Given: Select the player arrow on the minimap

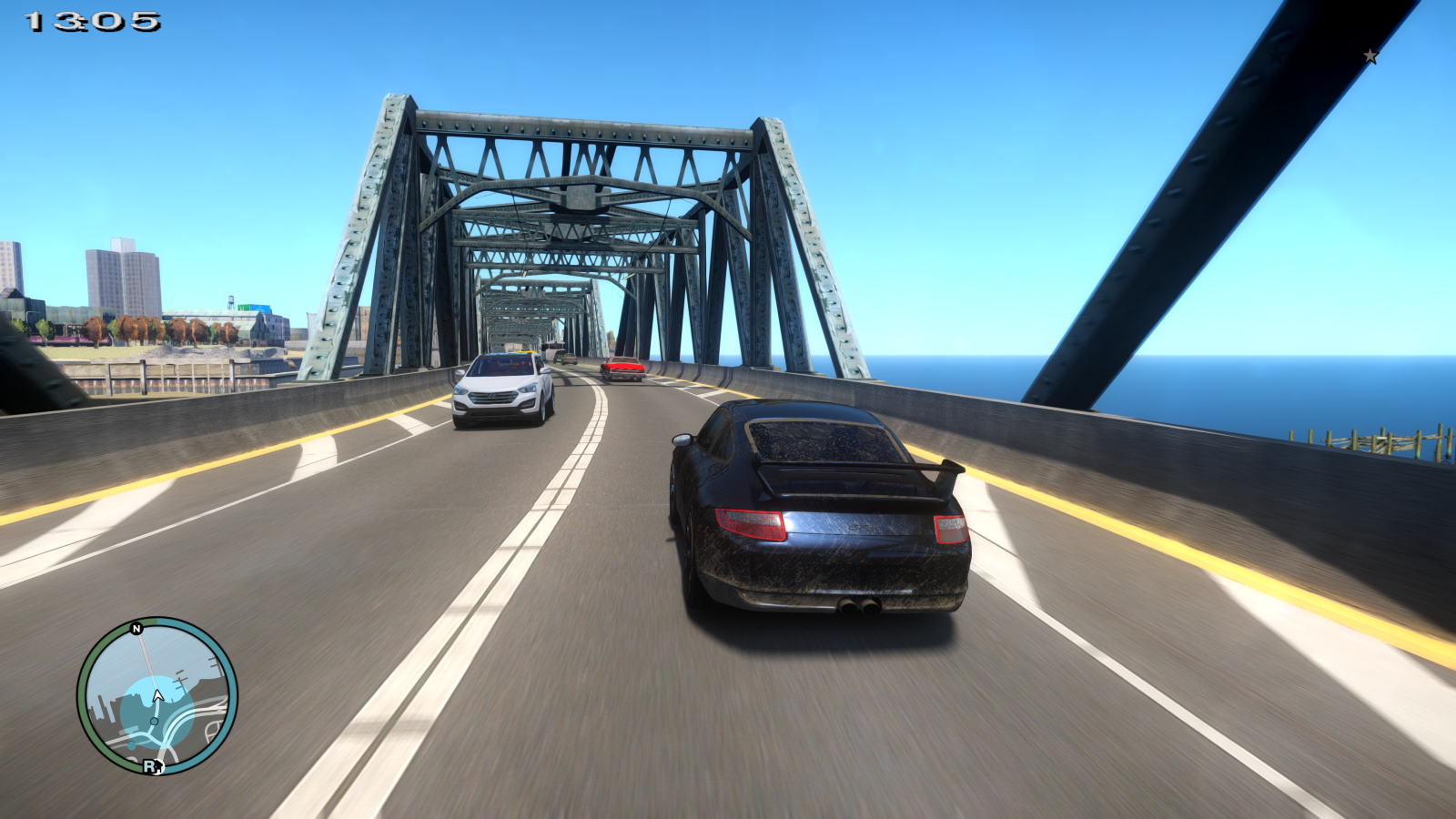Looking at the screenshot, I should coord(157,694).
